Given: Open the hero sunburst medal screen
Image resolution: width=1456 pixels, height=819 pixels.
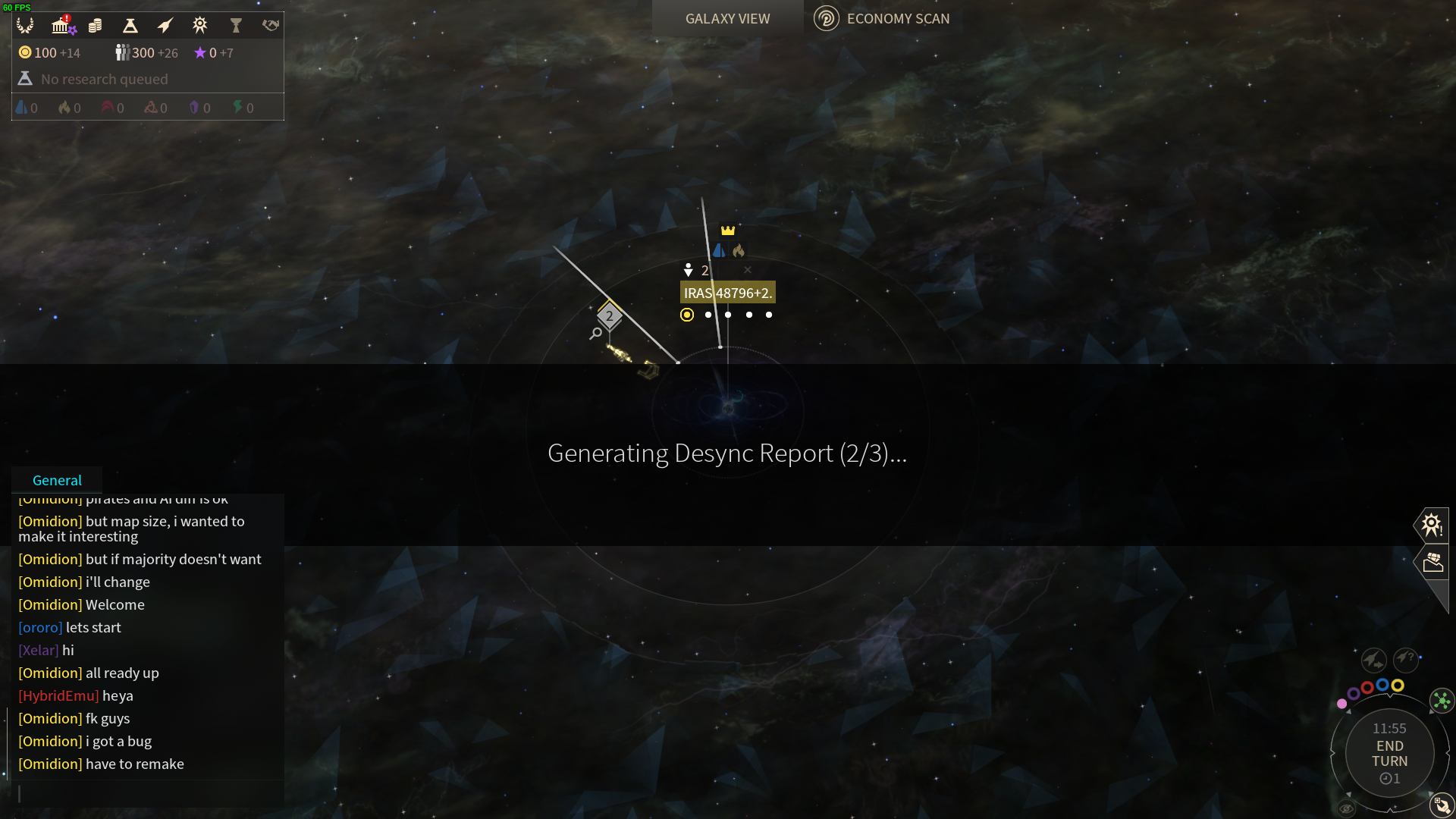Looking at the screenshot, I should click(199, 26).
